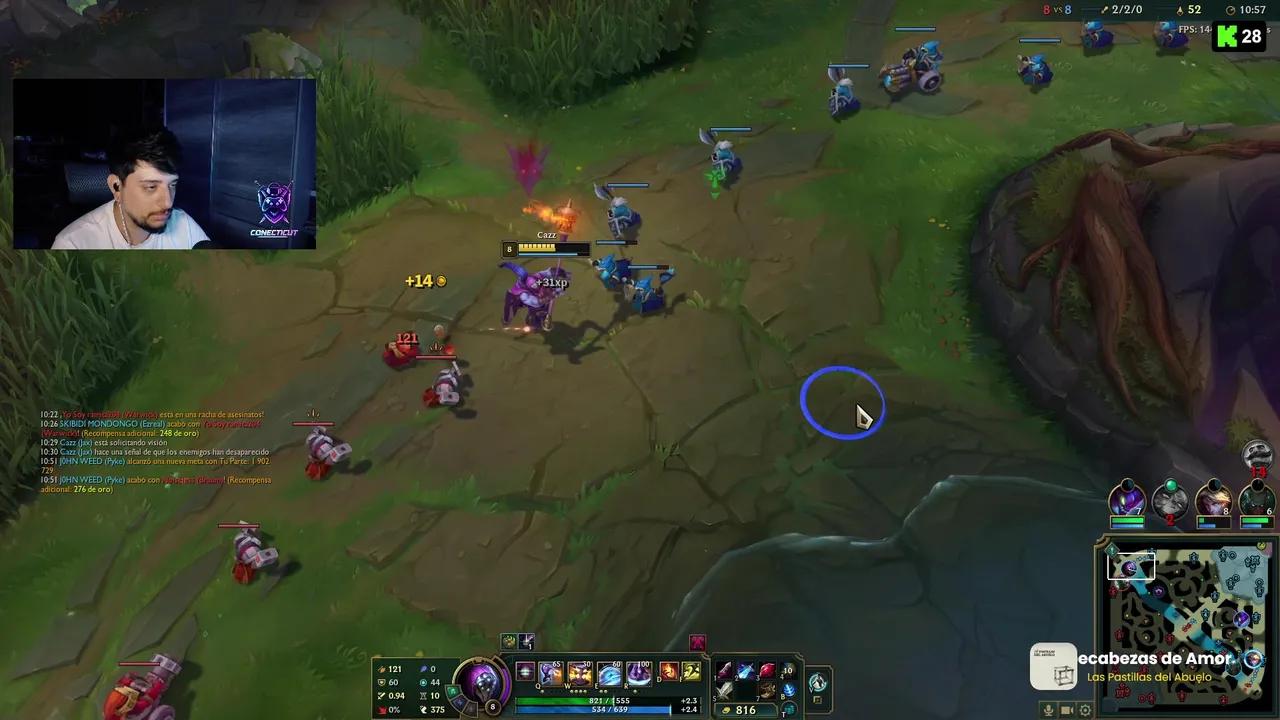This screenshot has height=720, width=1280.
Task: Use the Flash summoner spell icon
Action: [694, 672]
